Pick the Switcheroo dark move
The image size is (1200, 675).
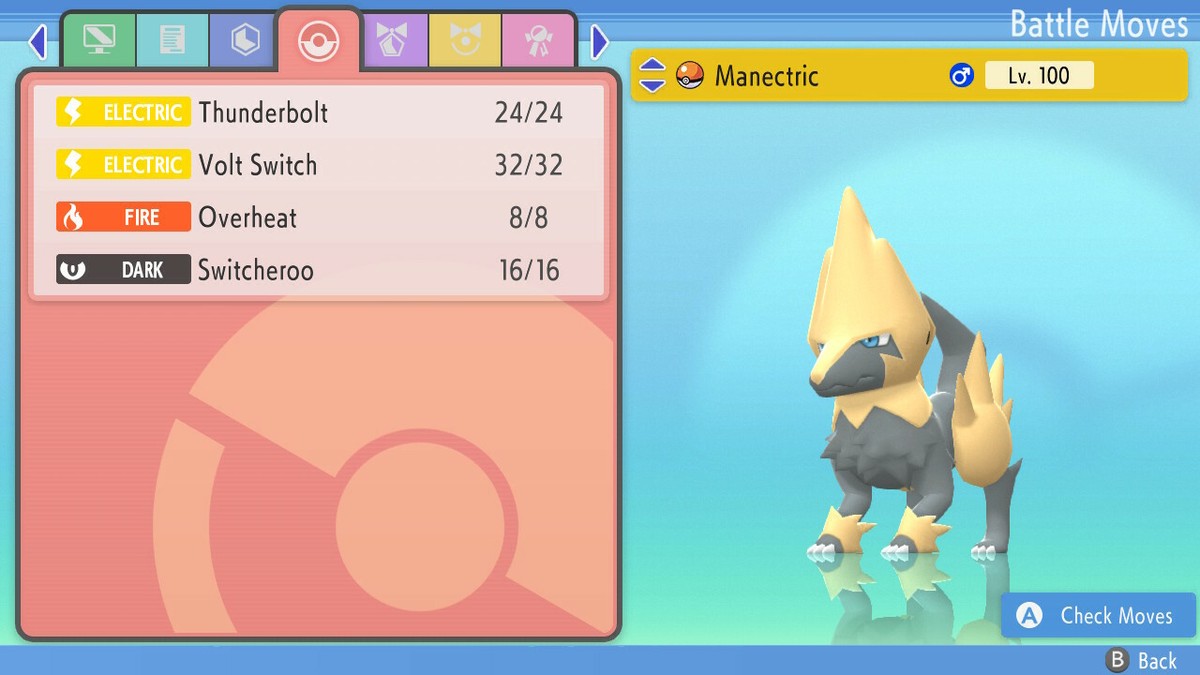pos(318,269)
